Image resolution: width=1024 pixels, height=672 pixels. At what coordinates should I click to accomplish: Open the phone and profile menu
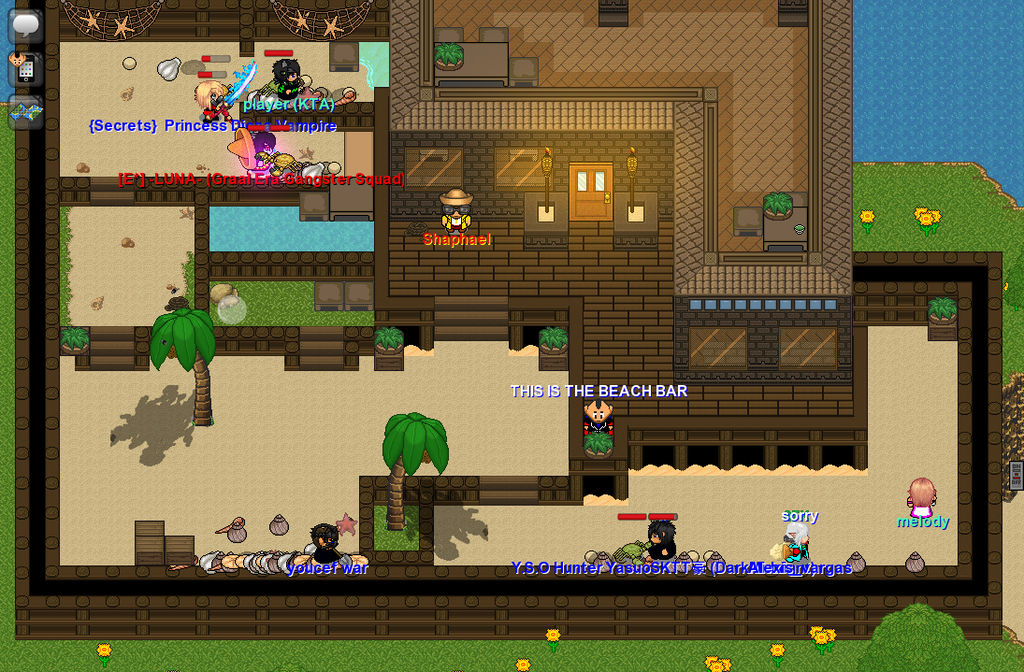click(x=24, y=68)
